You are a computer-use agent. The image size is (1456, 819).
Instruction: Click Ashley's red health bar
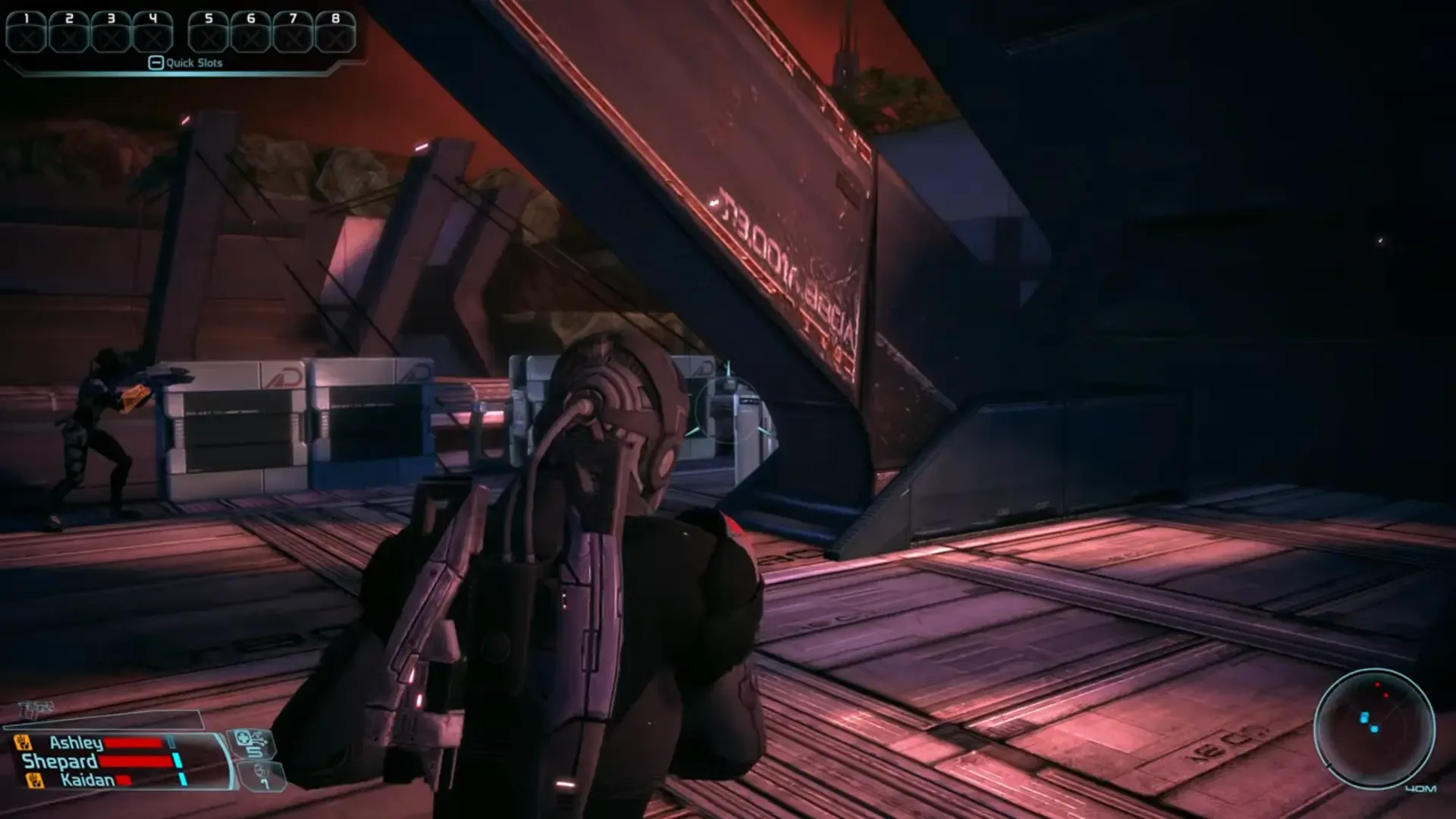click(x=133, y=742)
